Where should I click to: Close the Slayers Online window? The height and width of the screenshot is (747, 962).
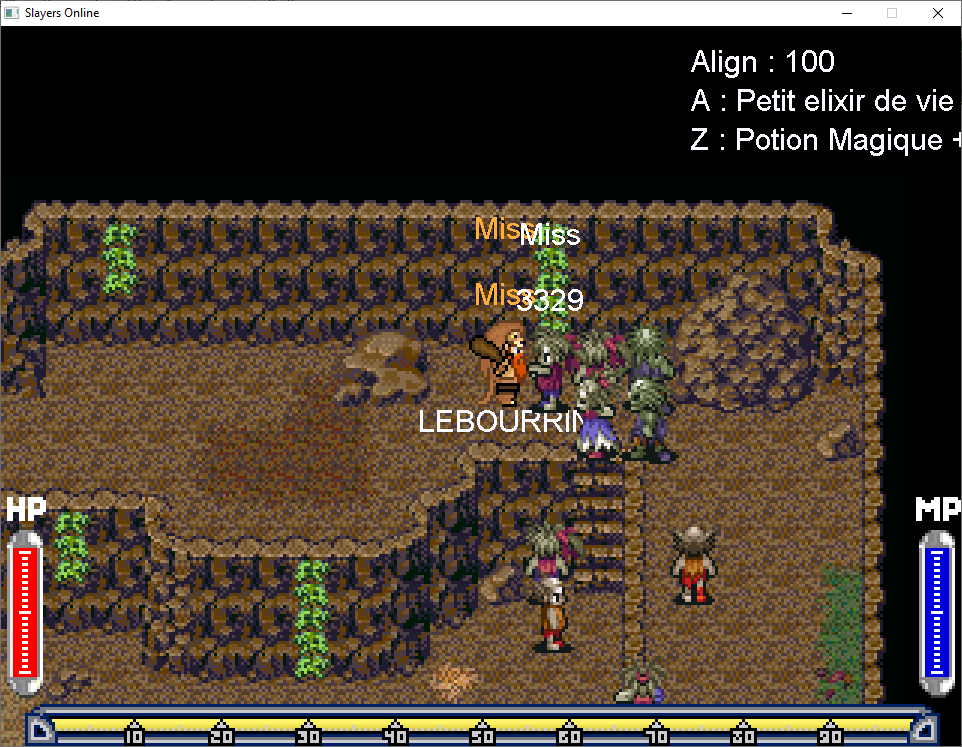pos(937,13)
